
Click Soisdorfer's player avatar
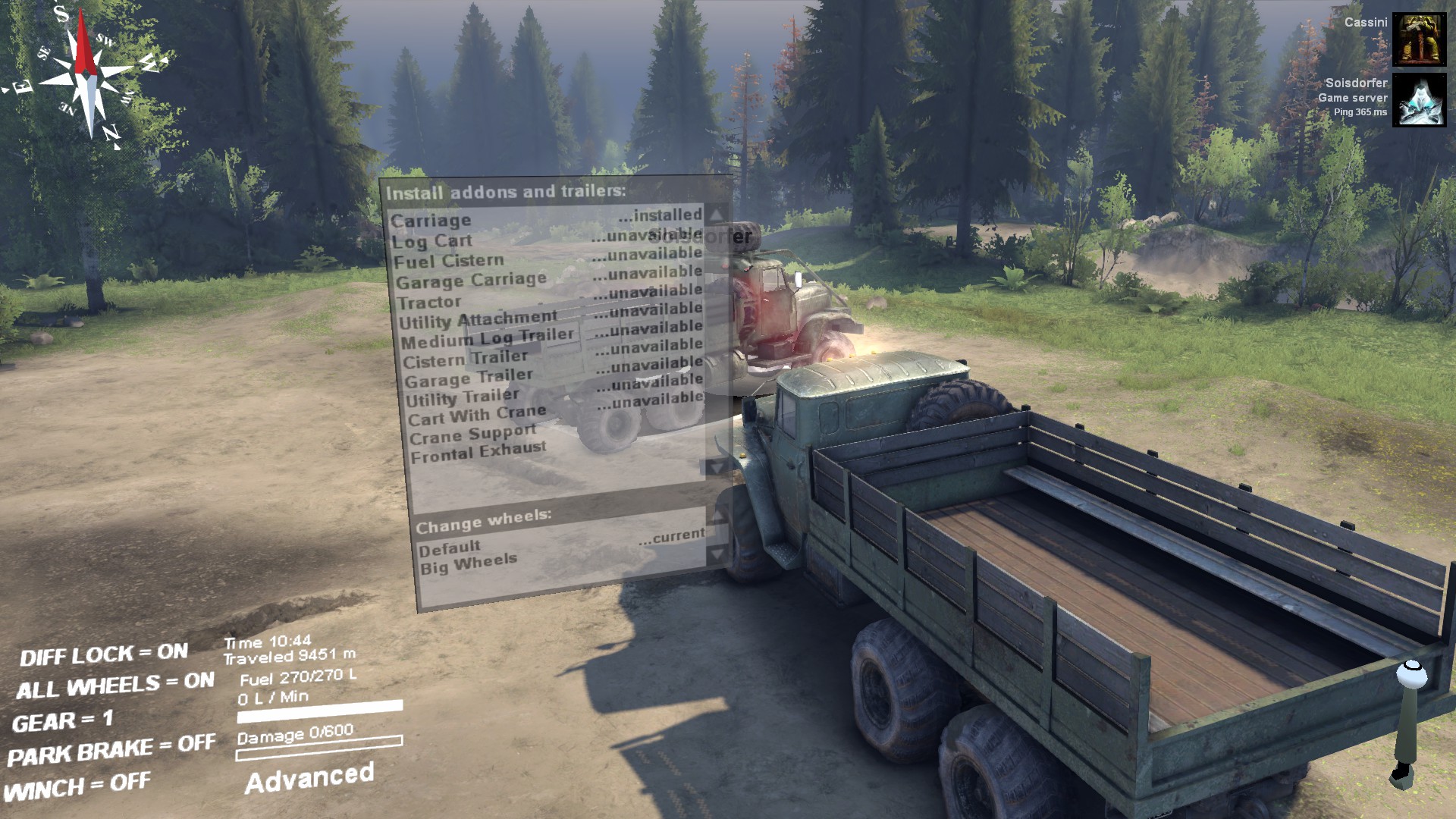click(1419, 99)
